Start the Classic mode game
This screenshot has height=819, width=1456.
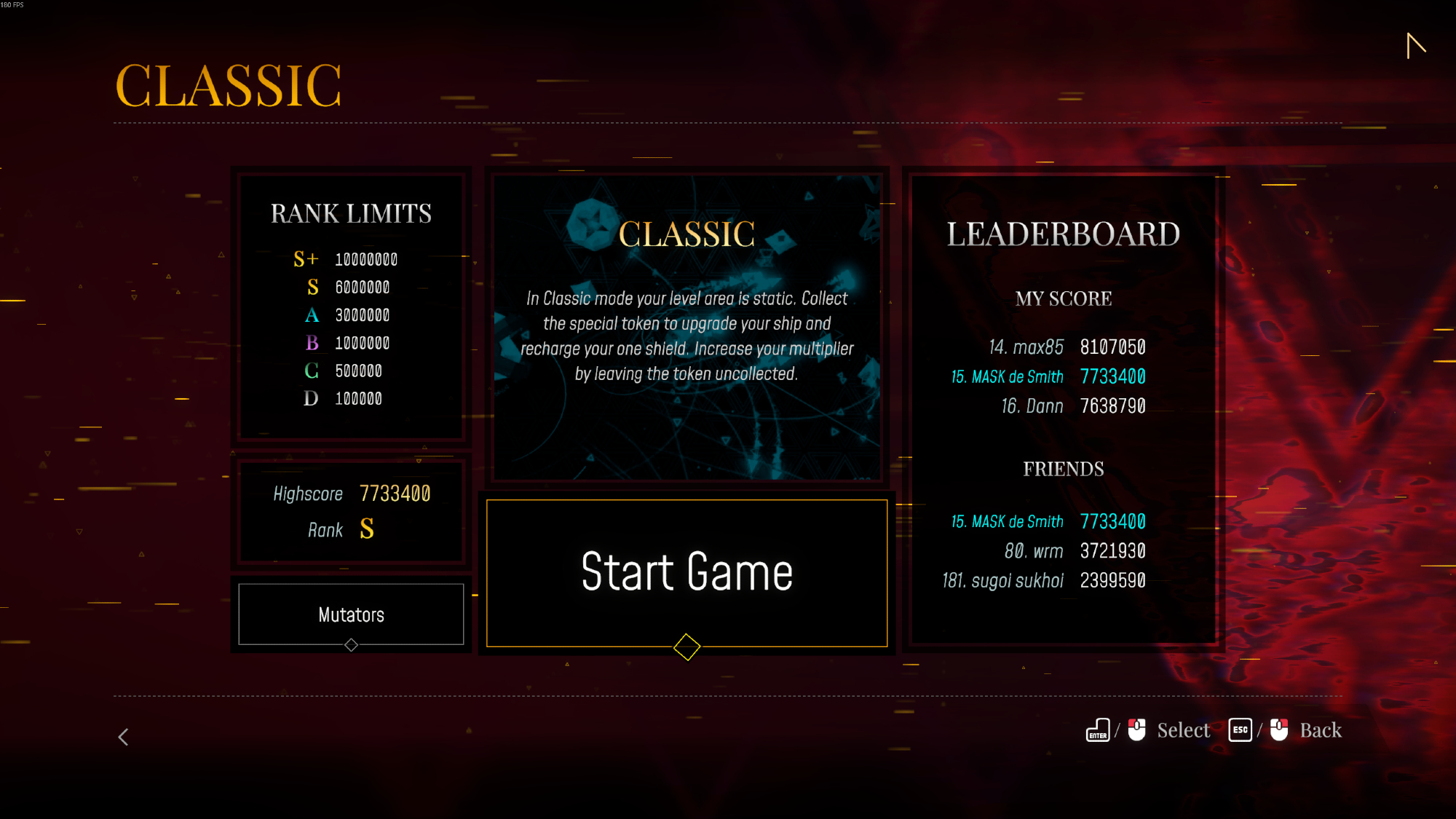687,572
